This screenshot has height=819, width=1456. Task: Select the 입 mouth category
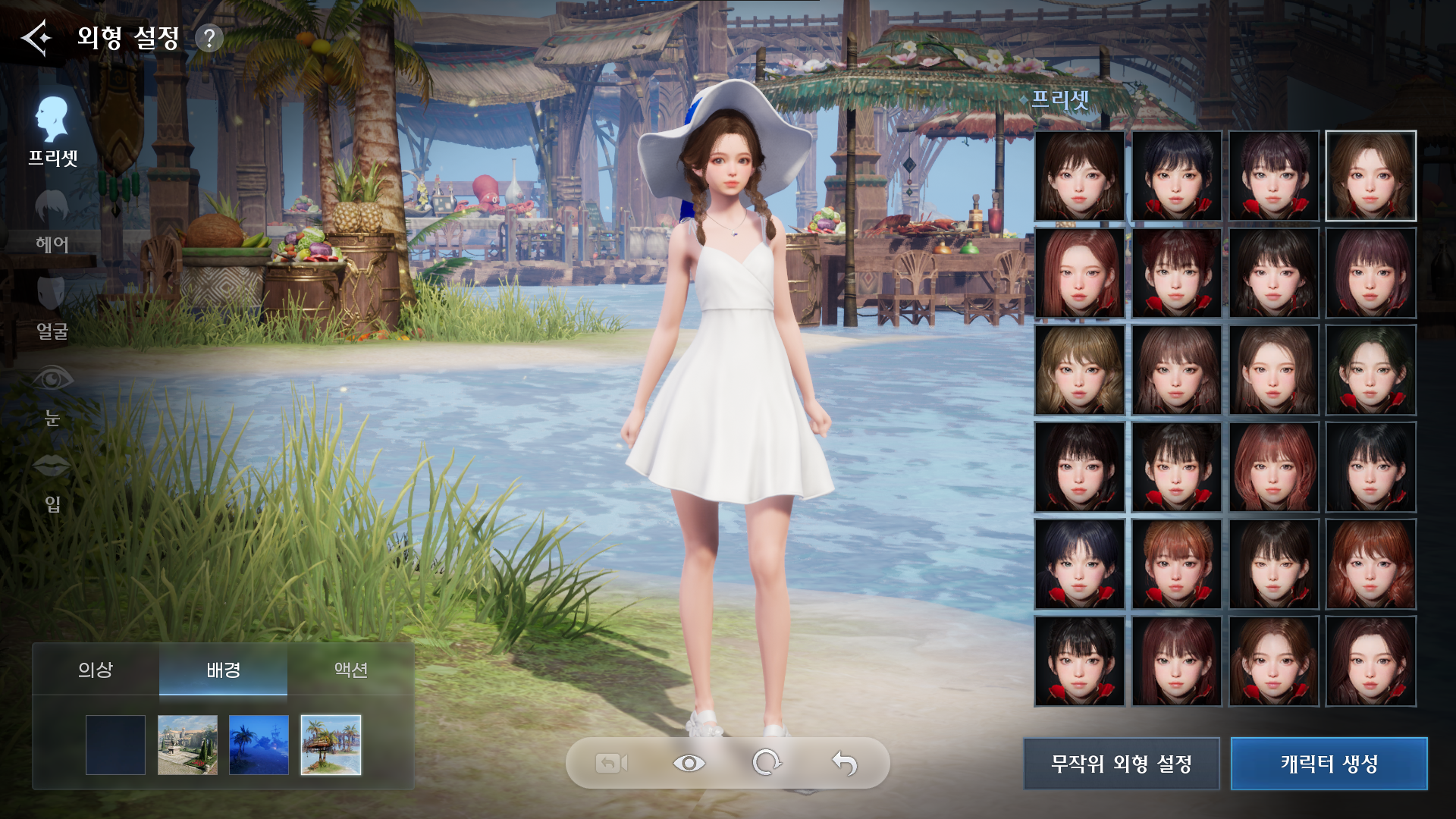tap(52, 481)
